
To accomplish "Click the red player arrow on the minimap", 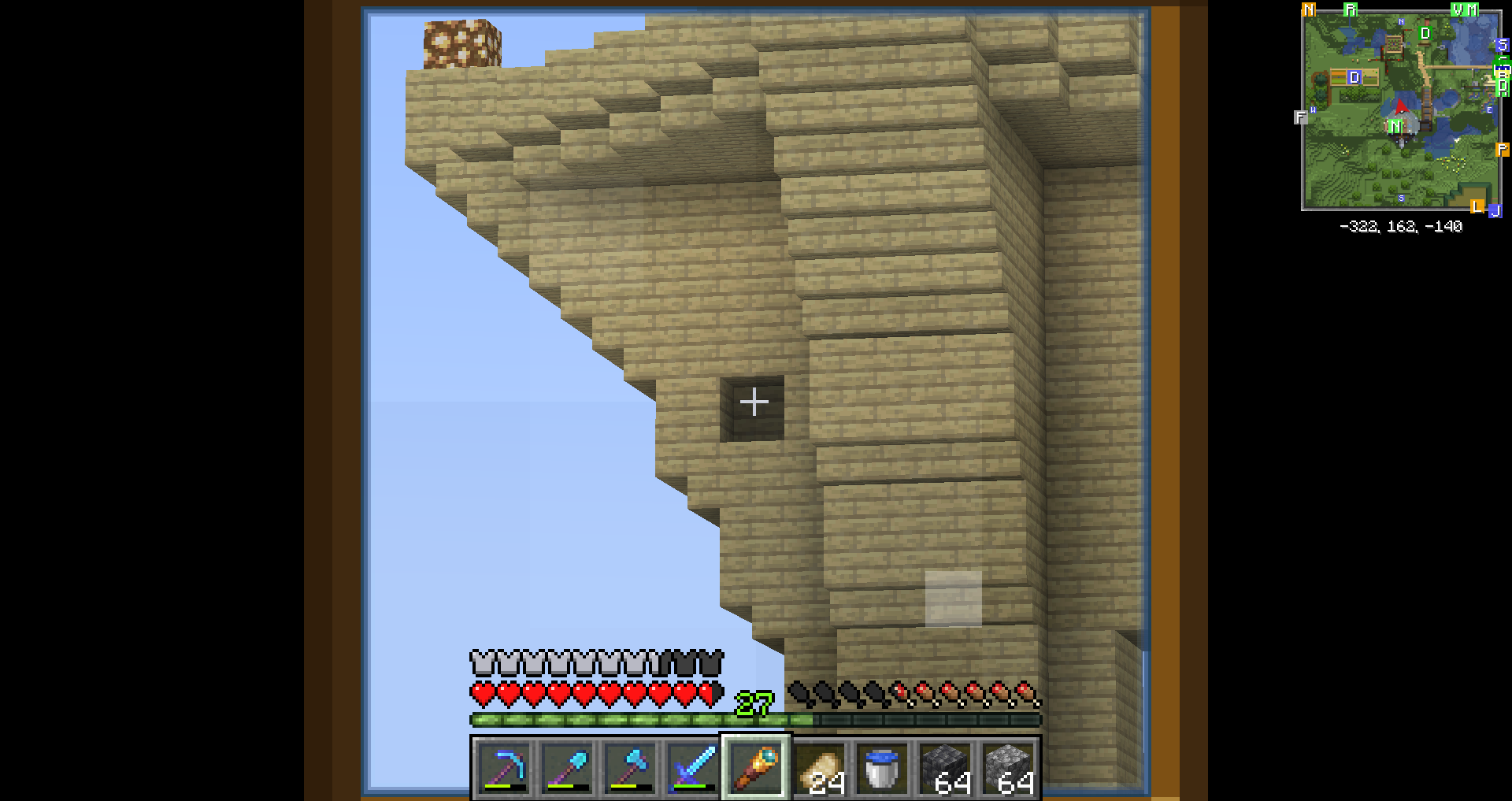I will pyautogui.click(x=1401, y=106).
